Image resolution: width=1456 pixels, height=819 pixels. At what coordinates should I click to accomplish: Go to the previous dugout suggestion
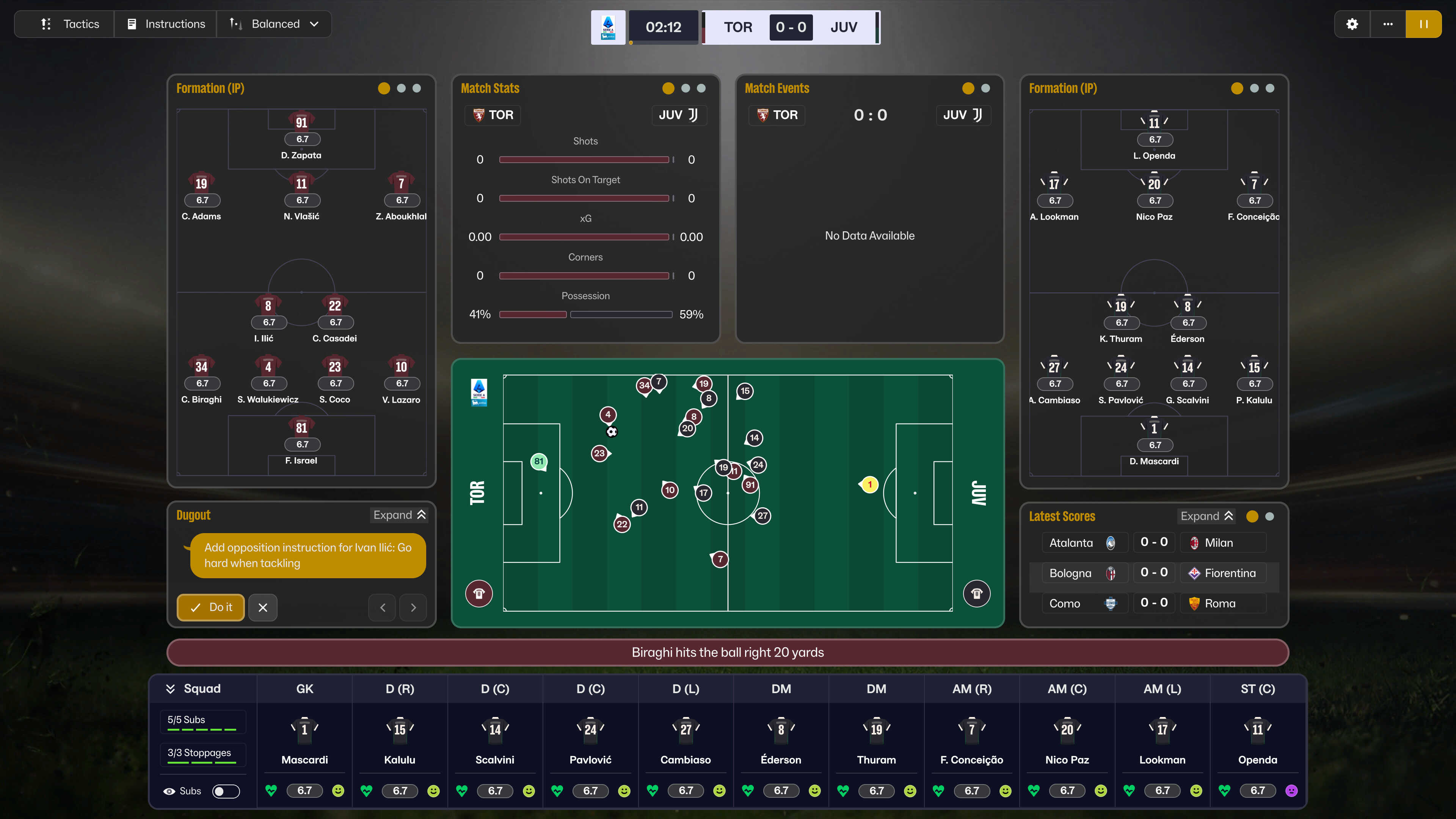[383, 607]
